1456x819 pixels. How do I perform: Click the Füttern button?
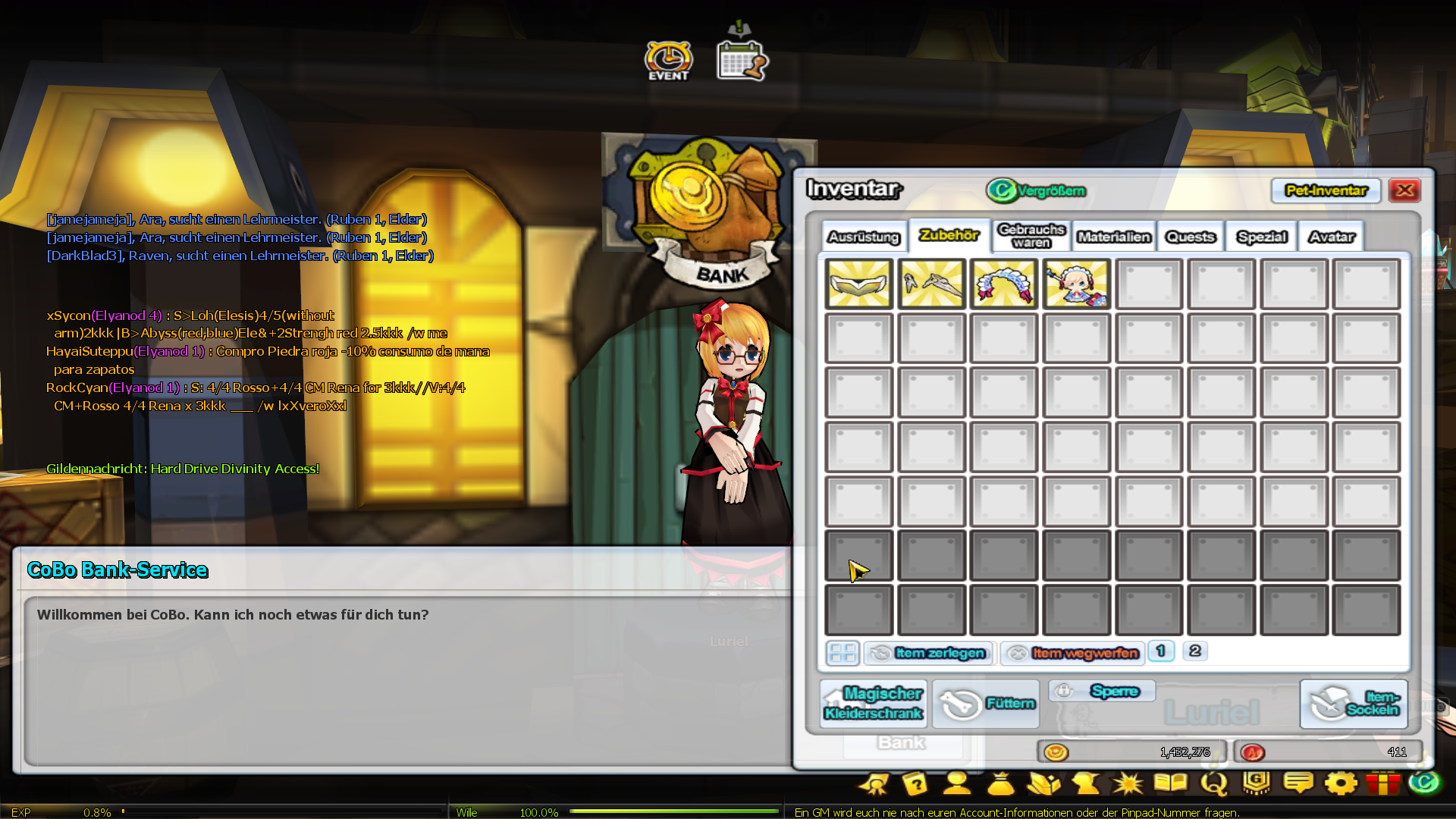coord(986,704)
